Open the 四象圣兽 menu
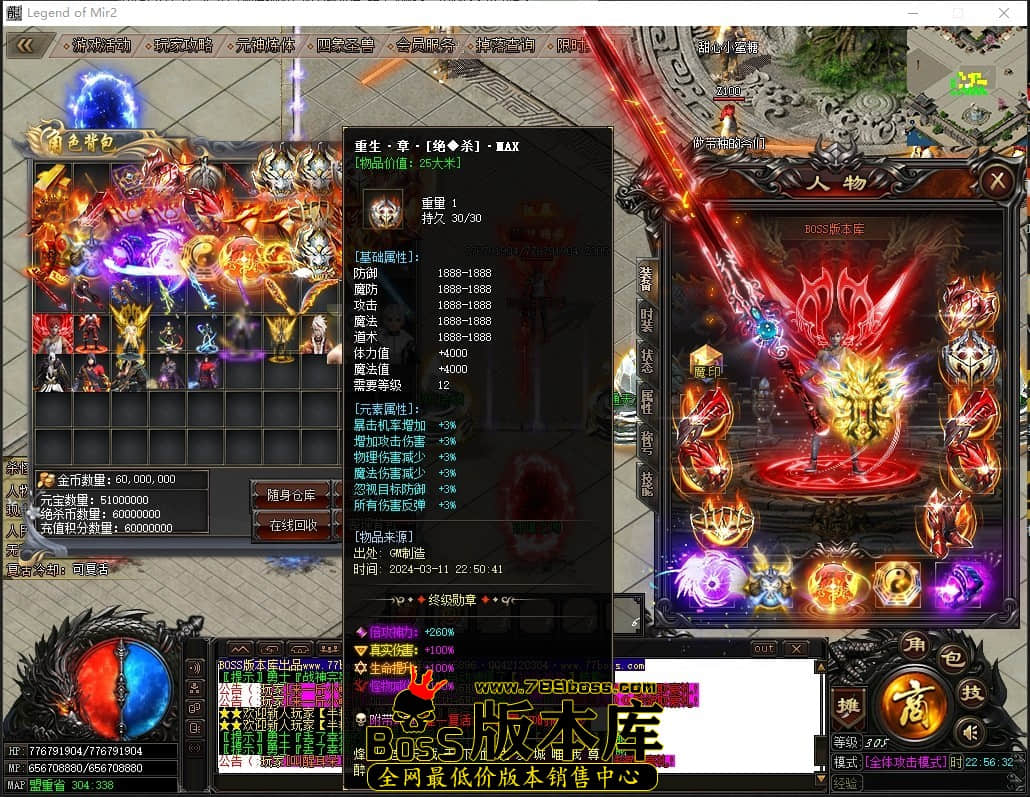This screenshot has width=1030, height=797. click(345, 46)
